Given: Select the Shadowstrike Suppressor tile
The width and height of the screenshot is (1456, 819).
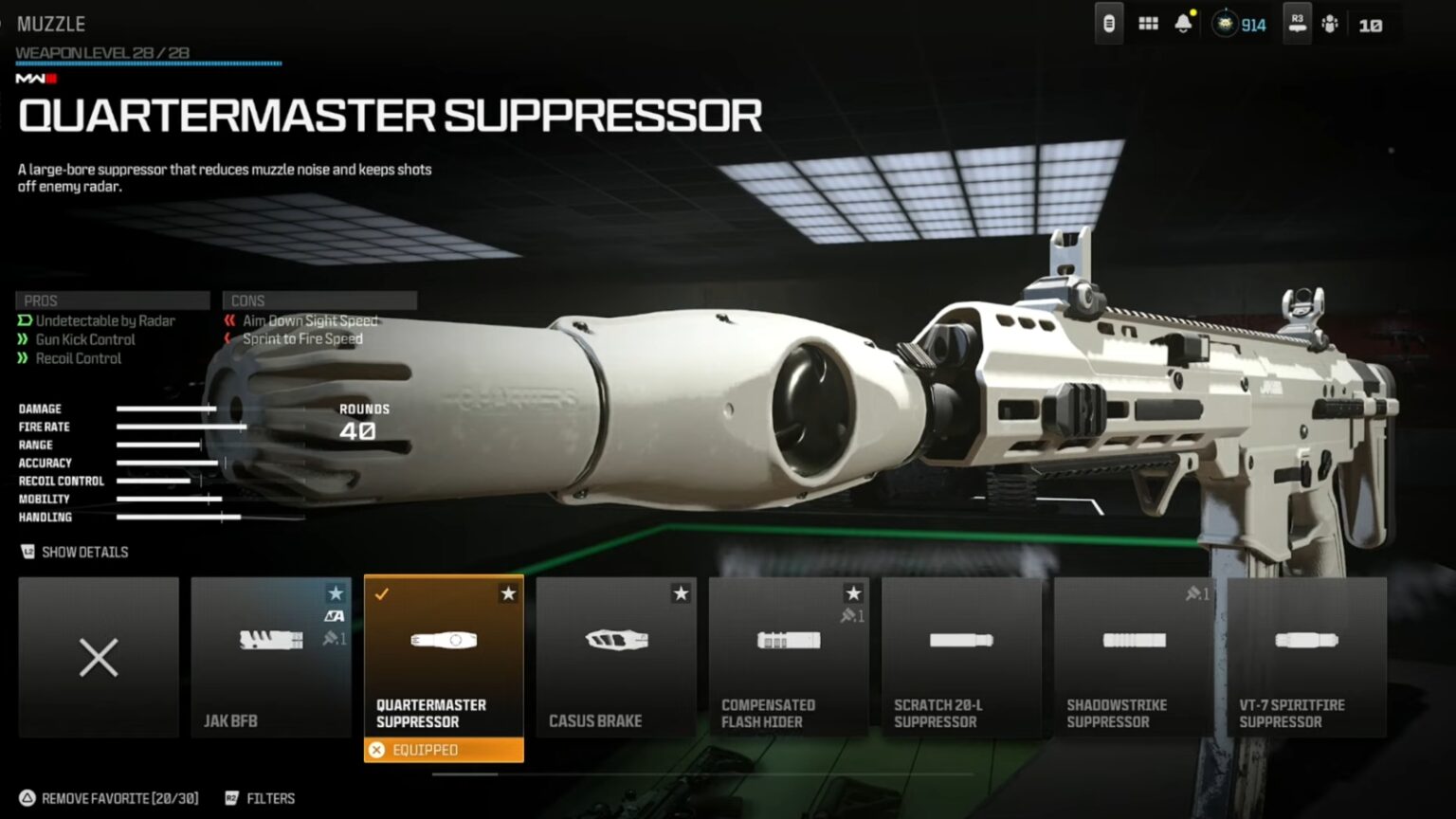Looking at the screenshot, I should coord(1134,657).
